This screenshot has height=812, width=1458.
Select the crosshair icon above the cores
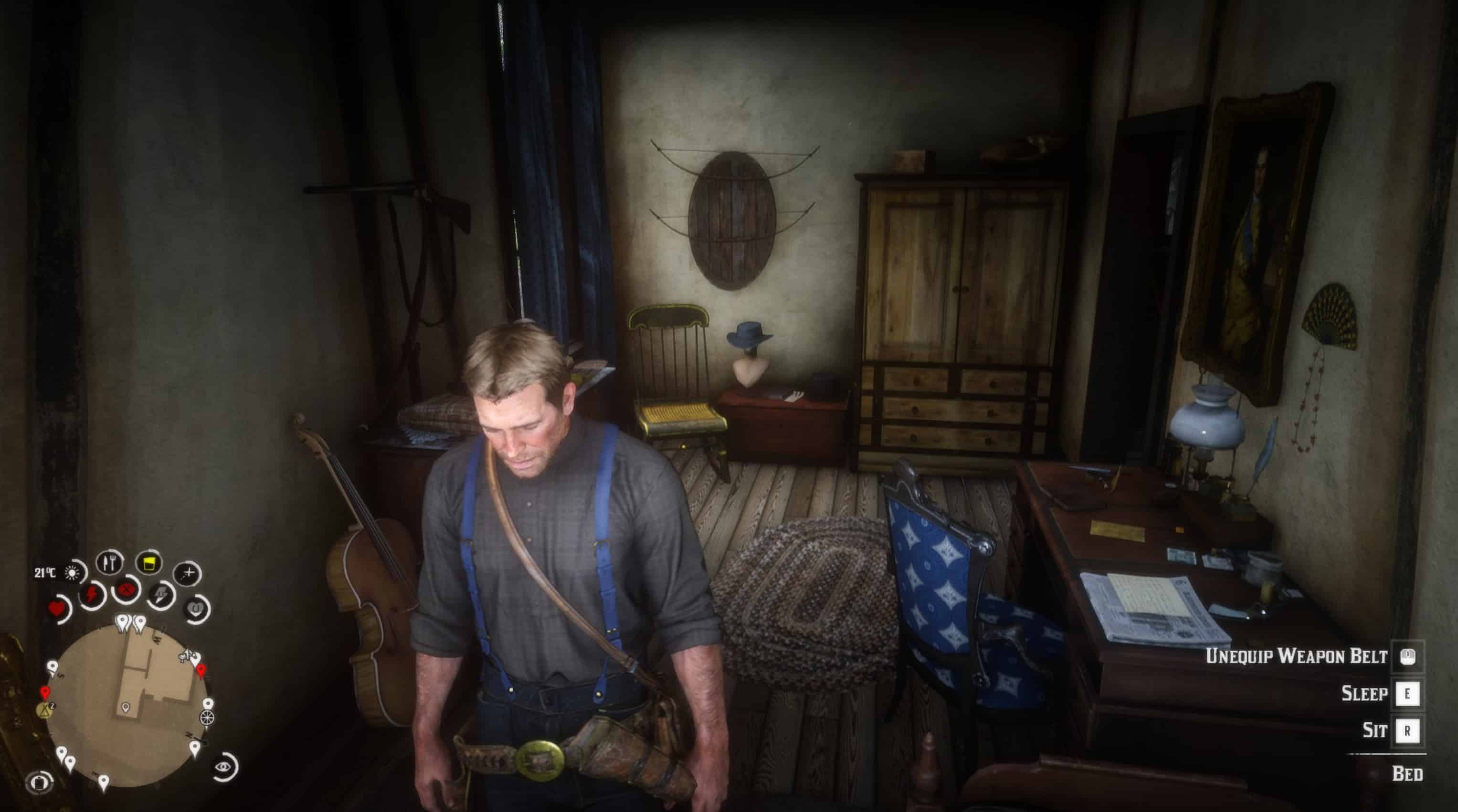[x=187, y=573]
